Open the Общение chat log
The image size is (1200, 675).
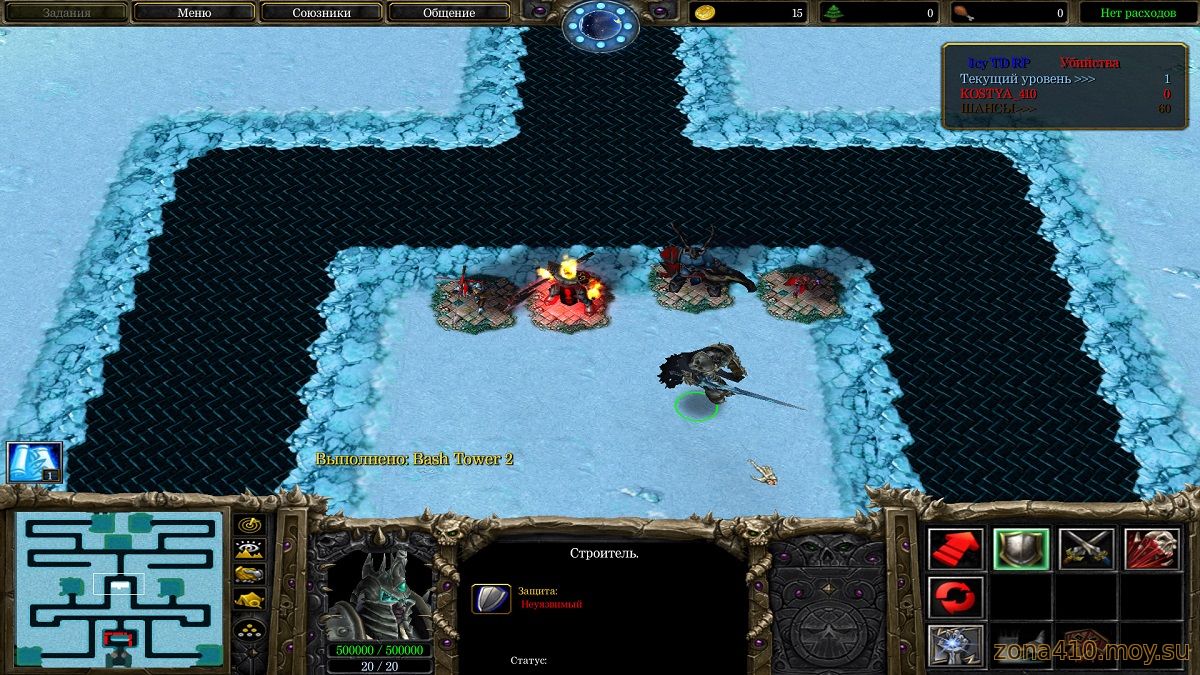click(449, 13)
